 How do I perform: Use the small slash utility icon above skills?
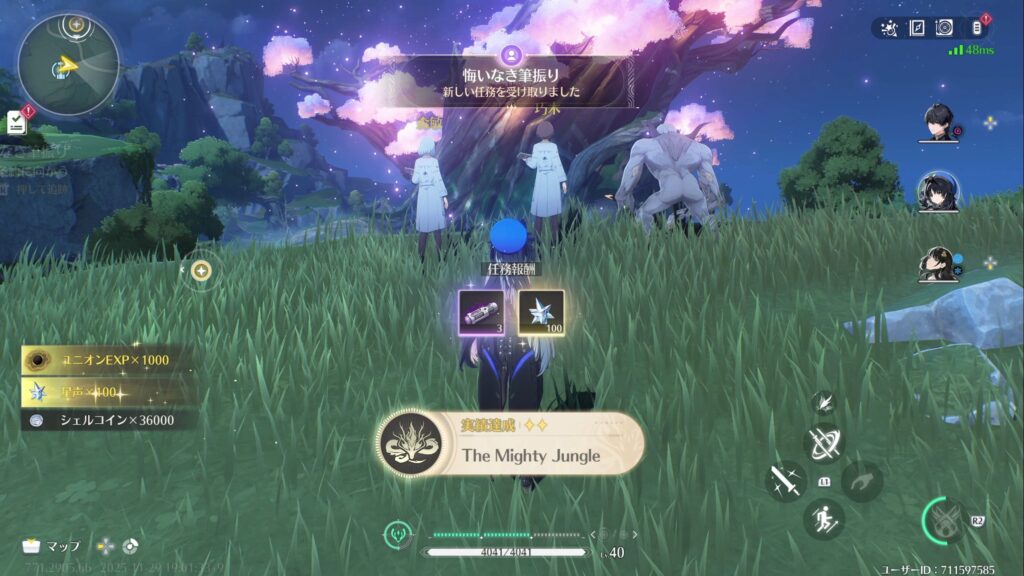click(824, 402)
